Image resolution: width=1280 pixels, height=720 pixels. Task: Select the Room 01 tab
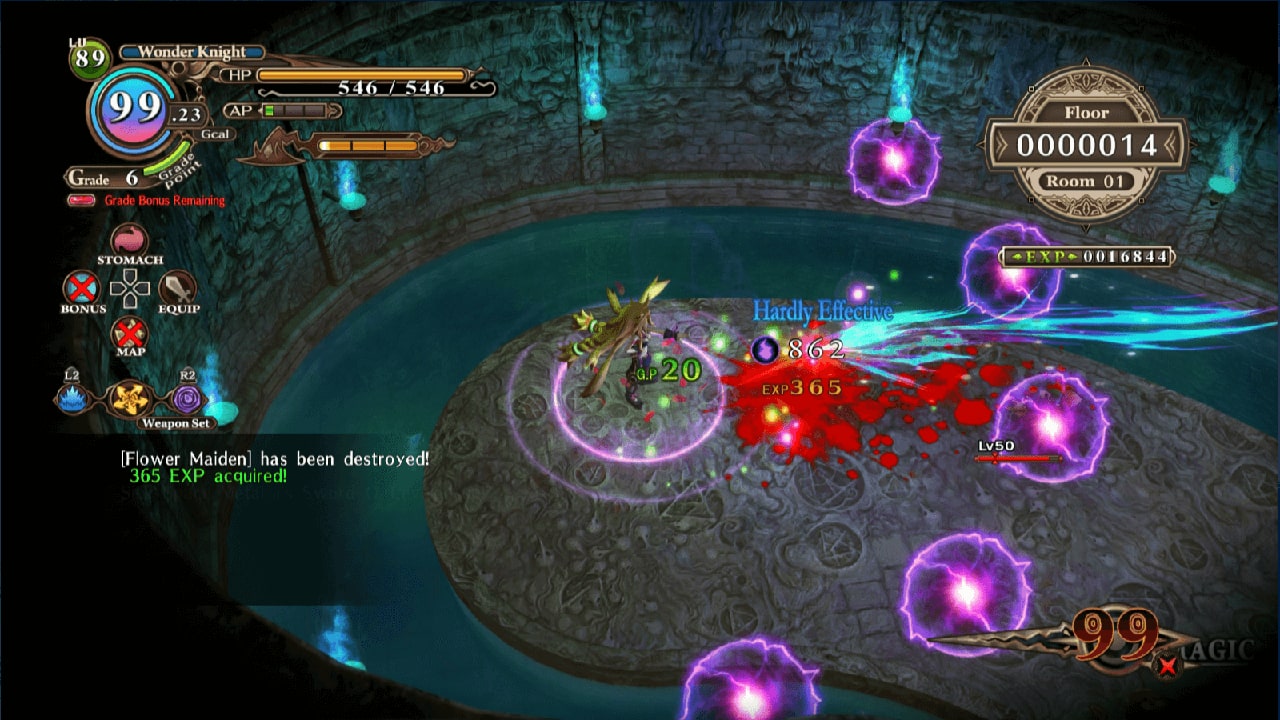(1088, 182)
